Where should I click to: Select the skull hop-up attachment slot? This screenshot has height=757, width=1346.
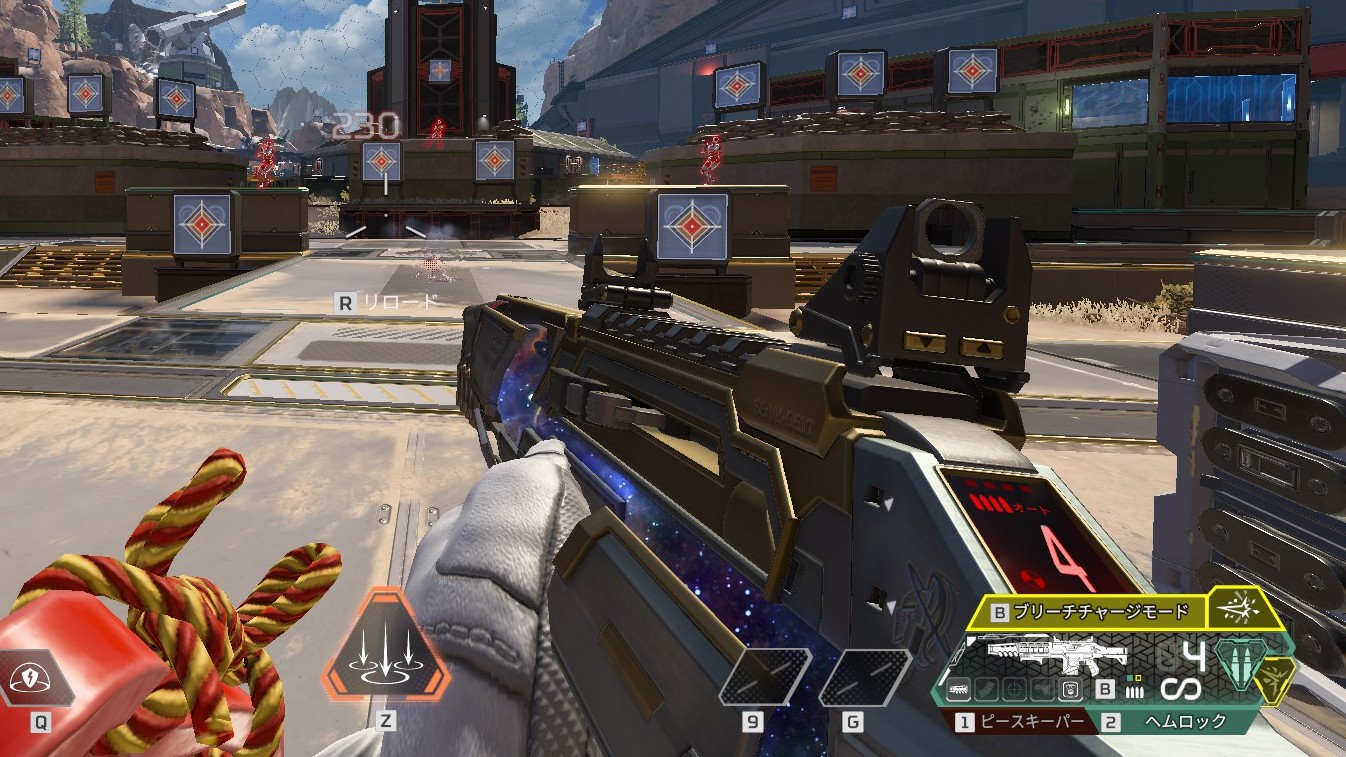(x=1069, y=689)
